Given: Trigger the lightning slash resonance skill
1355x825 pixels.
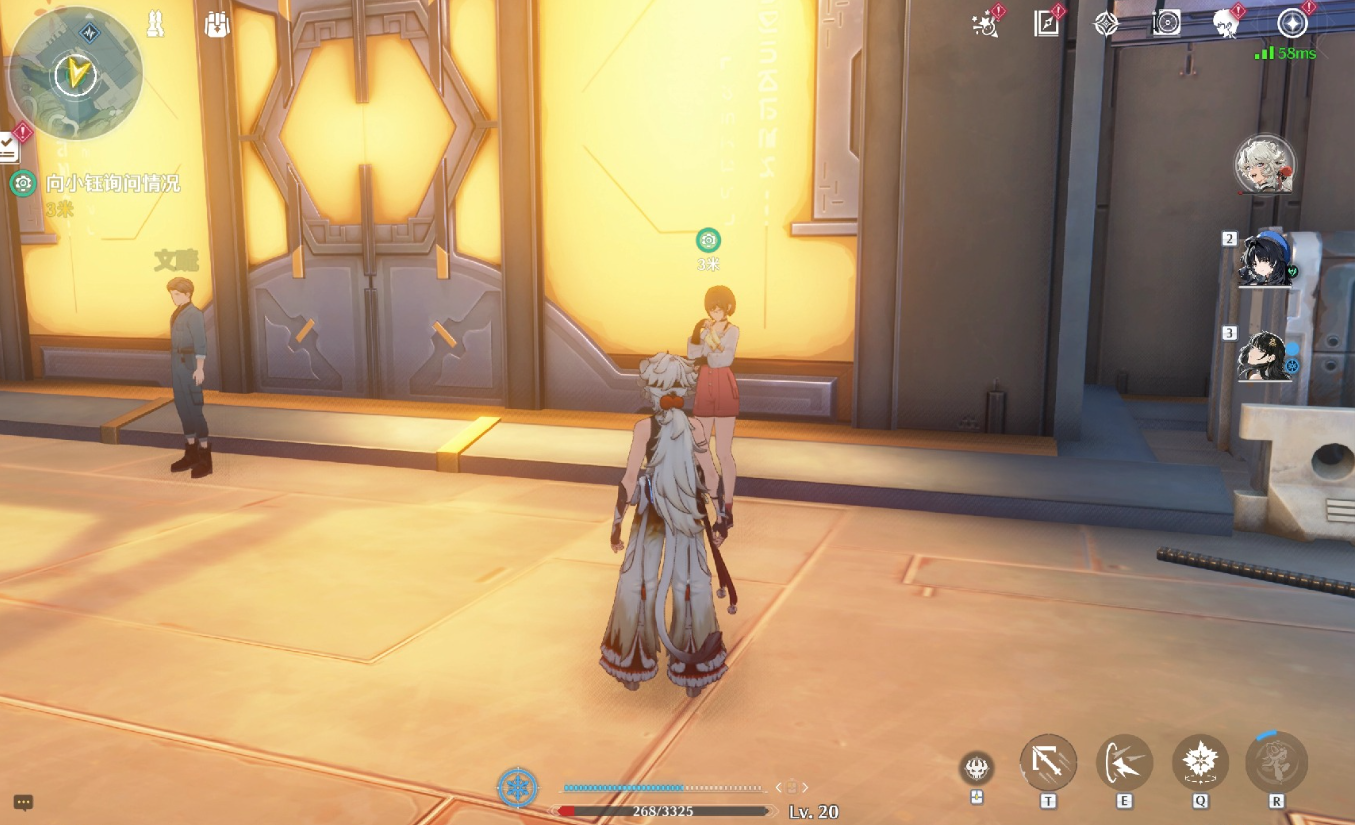Looking at the screenshot, I should click(1124, 763).
